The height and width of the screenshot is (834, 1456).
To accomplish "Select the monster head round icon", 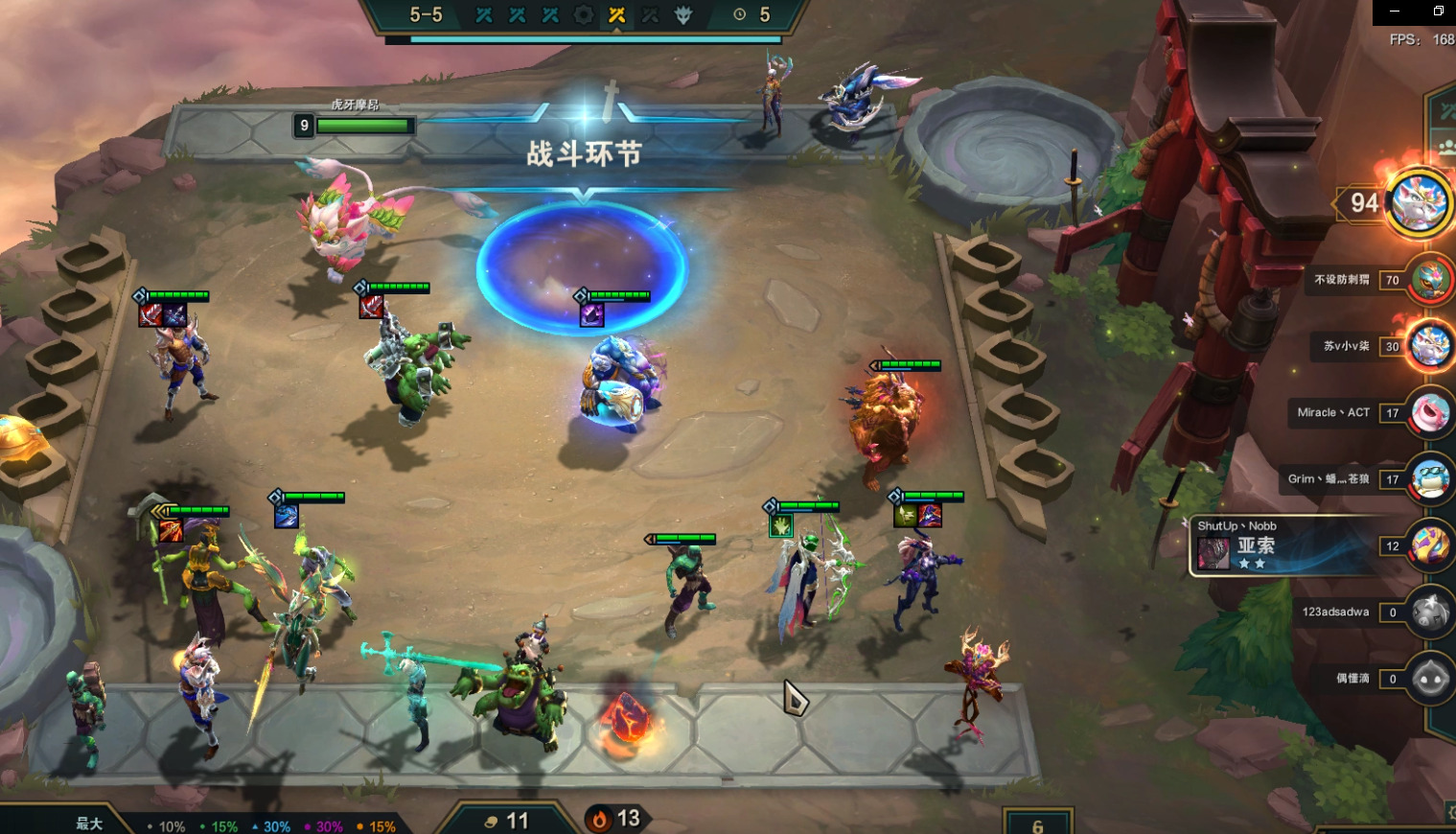I will pos(683,15).
